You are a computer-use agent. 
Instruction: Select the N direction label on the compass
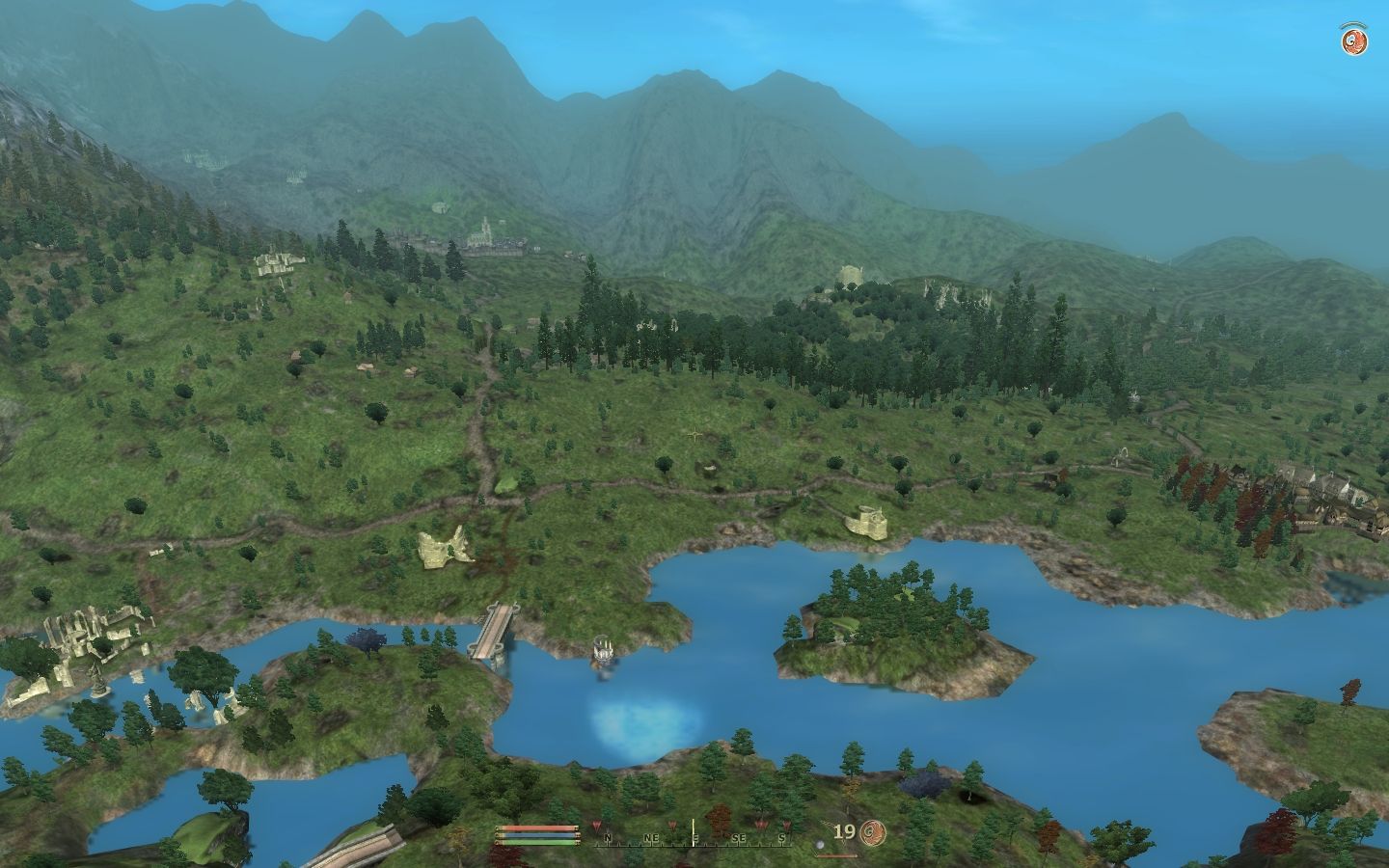pyautogui.click(x=608, y=837)
